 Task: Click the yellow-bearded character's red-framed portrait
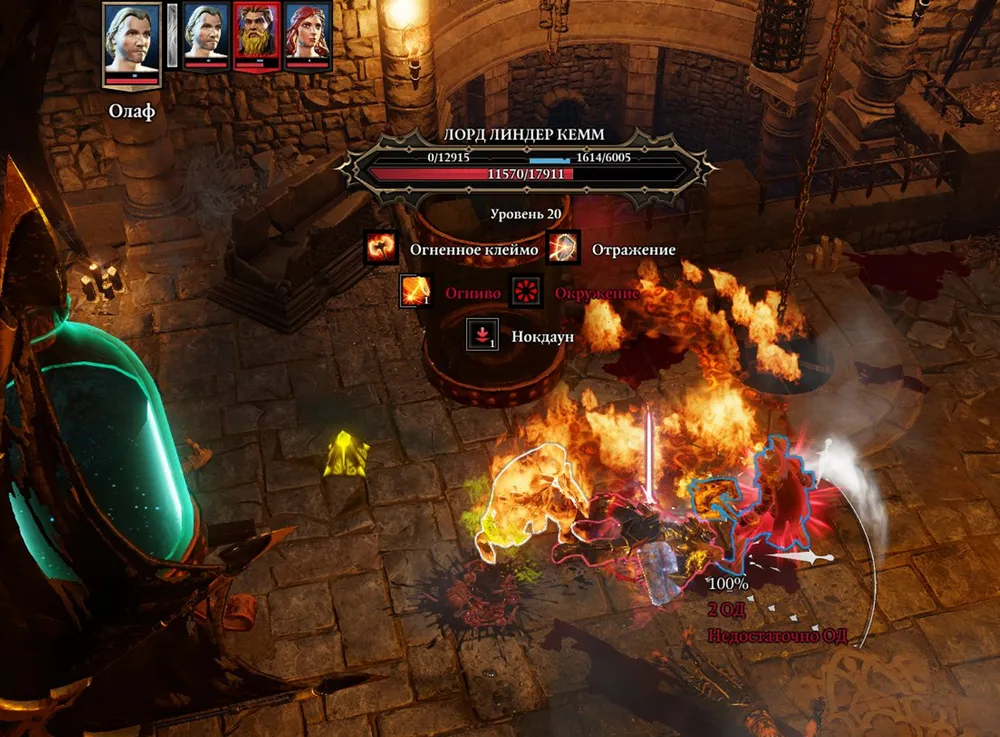257,38
